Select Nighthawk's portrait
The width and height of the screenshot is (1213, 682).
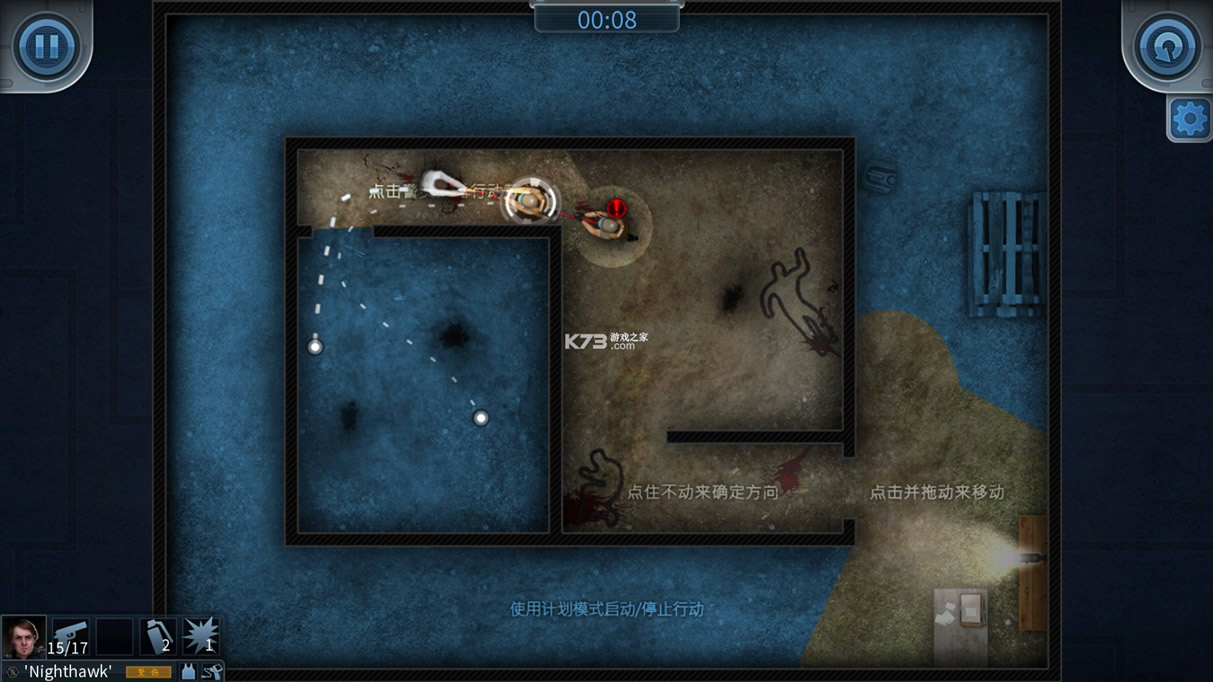coord(23,637)
